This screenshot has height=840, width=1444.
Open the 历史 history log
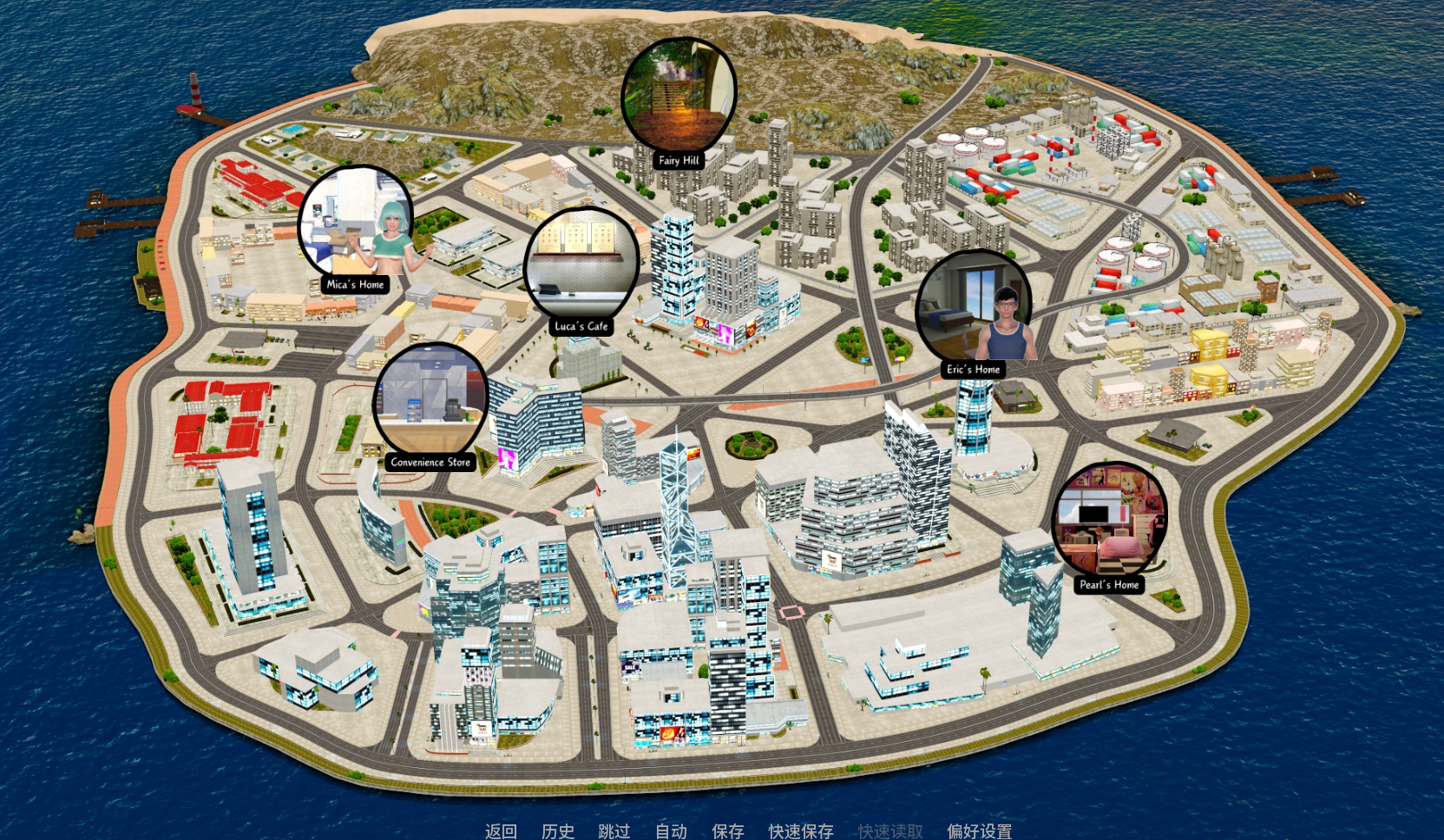pyautogui.click(x=558, y=830)
